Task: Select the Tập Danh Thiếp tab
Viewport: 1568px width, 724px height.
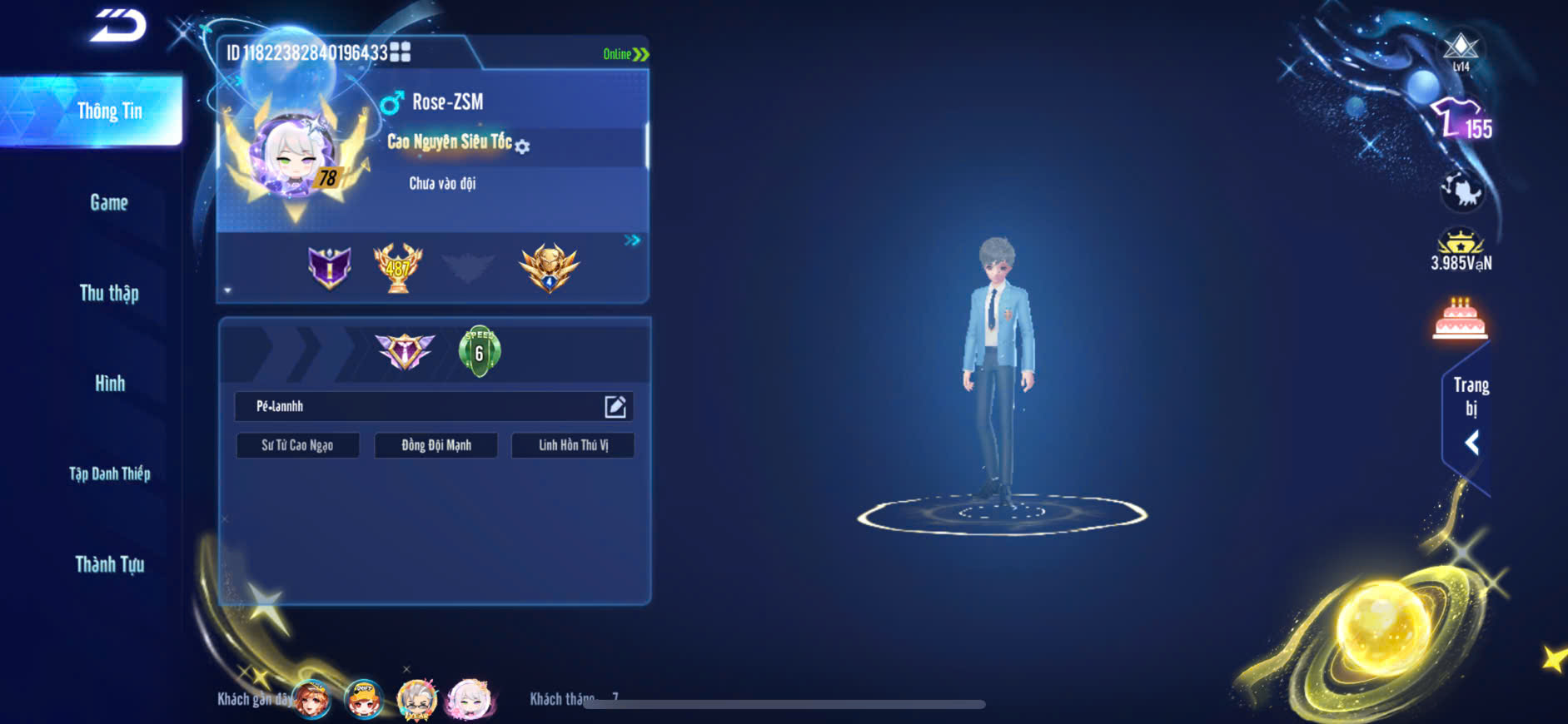Action: (109, 474)
